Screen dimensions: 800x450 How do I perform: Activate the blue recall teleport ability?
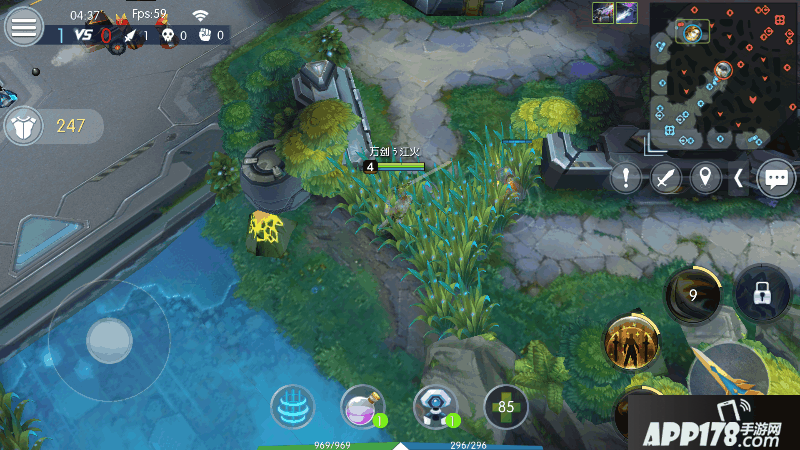[292, 407]
